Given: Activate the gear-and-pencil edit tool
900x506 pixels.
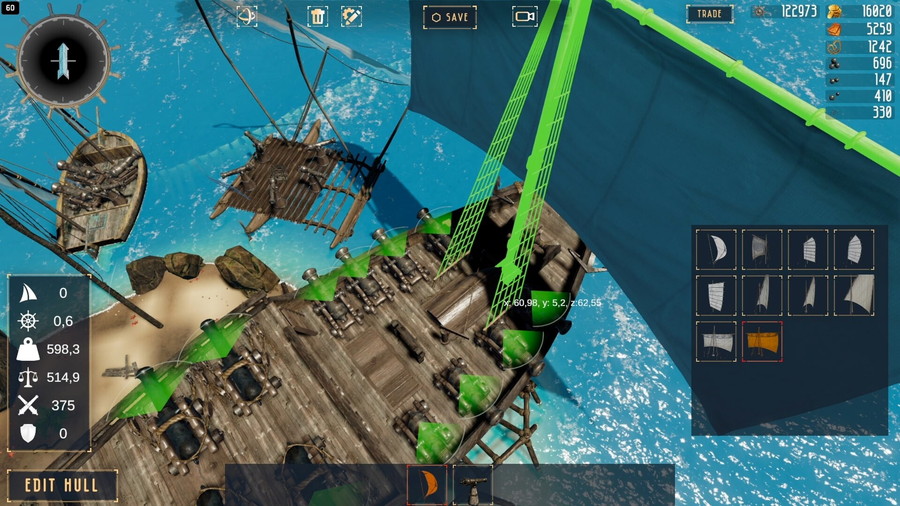Looking at the screenshot, I should coord(351,16).
